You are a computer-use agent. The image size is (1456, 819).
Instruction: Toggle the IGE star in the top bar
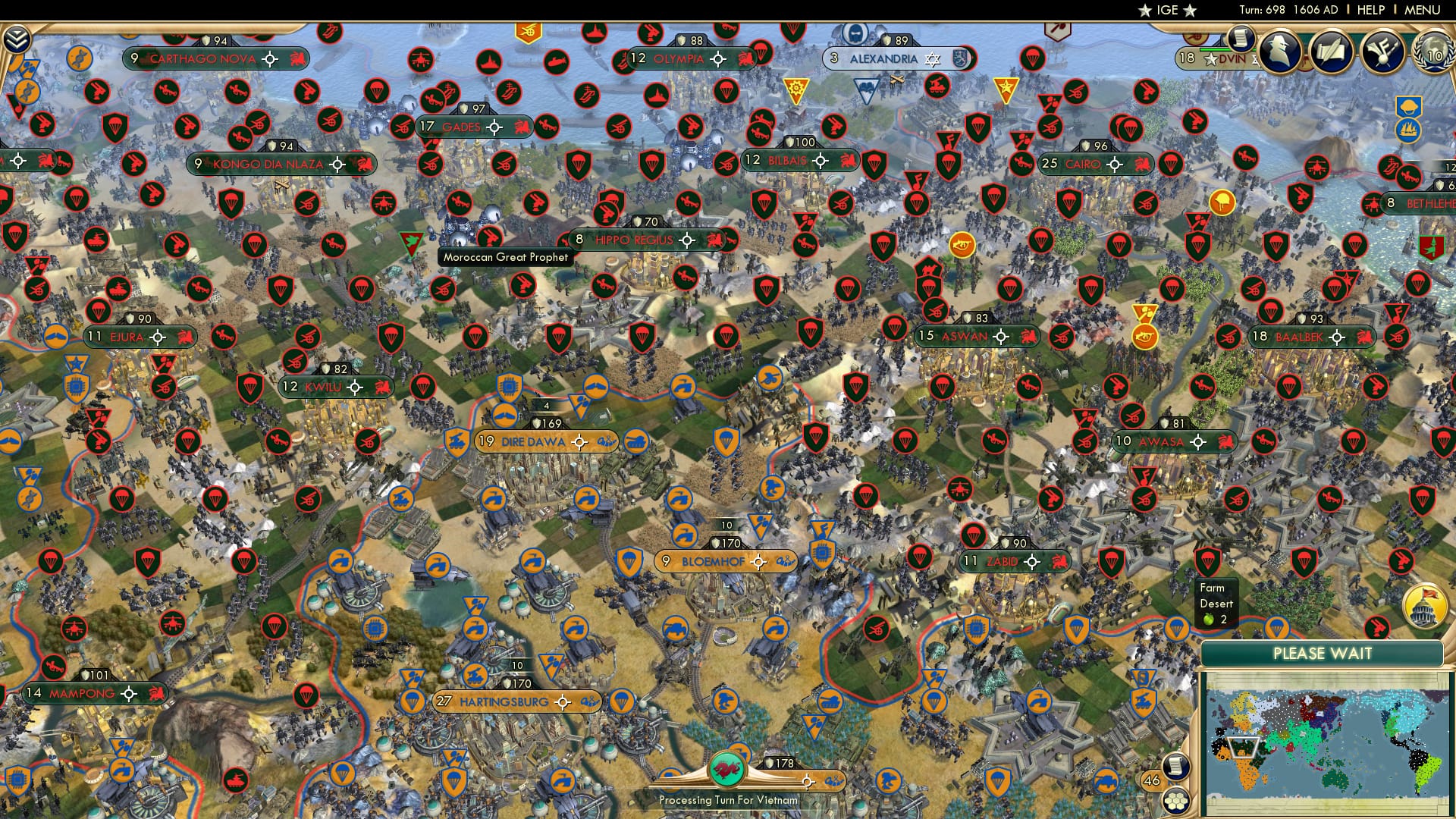(x=1144, y=11)
